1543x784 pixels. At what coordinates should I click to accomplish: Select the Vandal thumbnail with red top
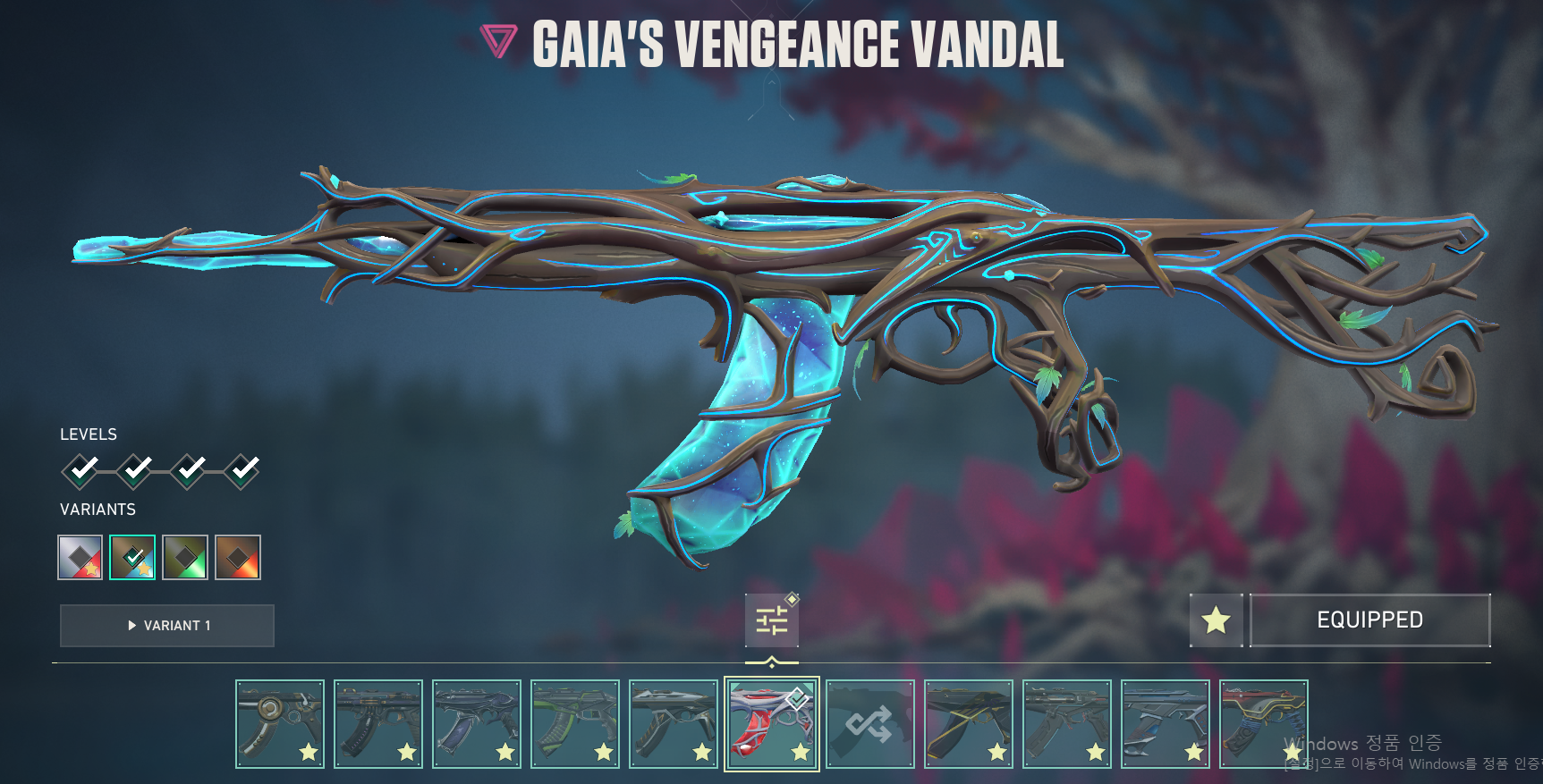tap(1263, 723)
